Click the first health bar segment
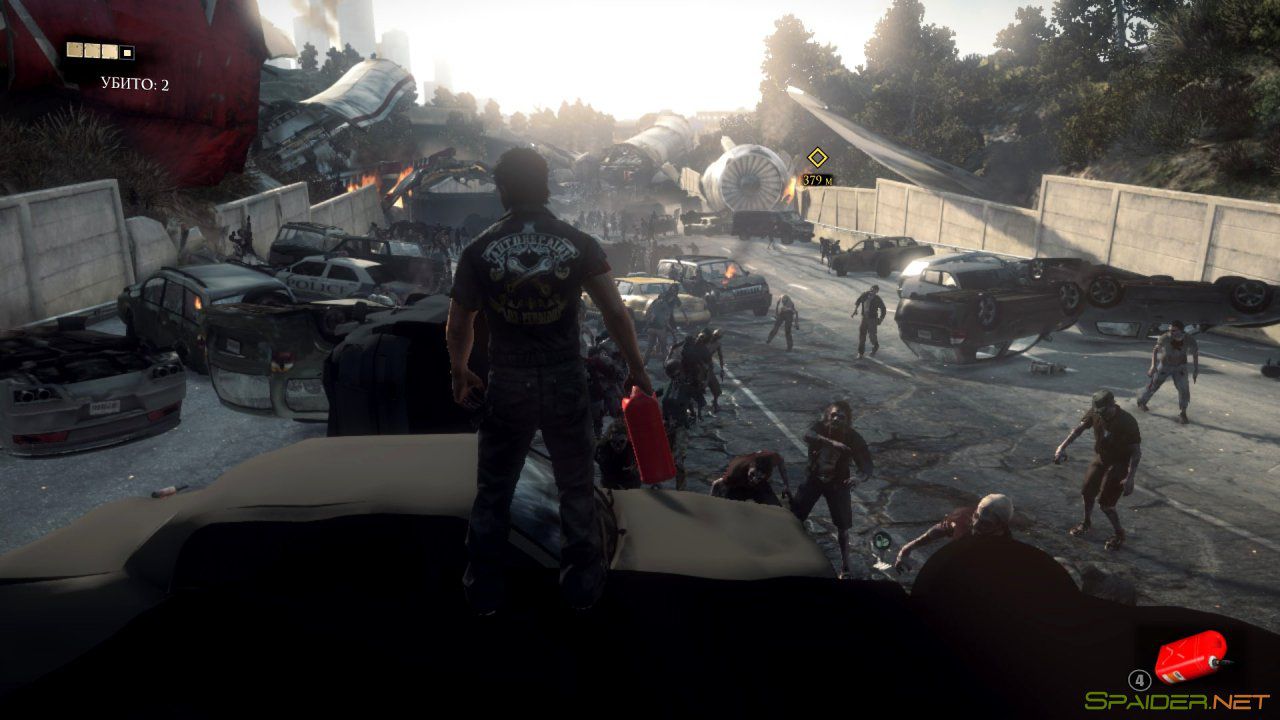Screen dimensions: 1280x720 74,50
